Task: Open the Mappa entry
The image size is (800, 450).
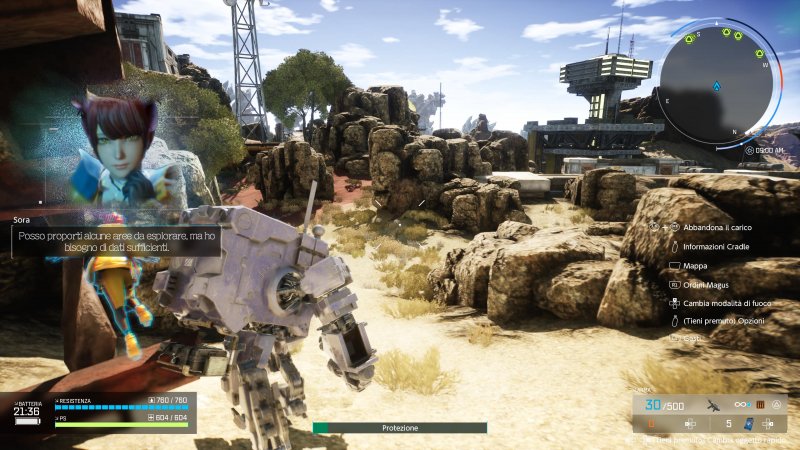Action: (x=696, y=265)
